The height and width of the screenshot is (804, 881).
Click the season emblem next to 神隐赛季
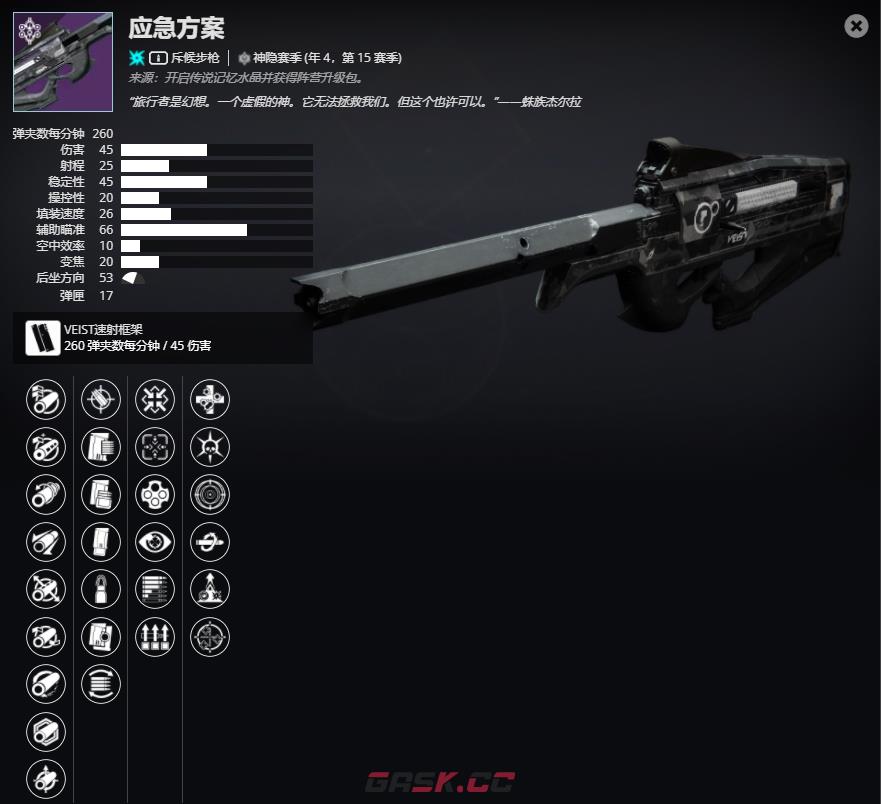(x=244, y=58)
